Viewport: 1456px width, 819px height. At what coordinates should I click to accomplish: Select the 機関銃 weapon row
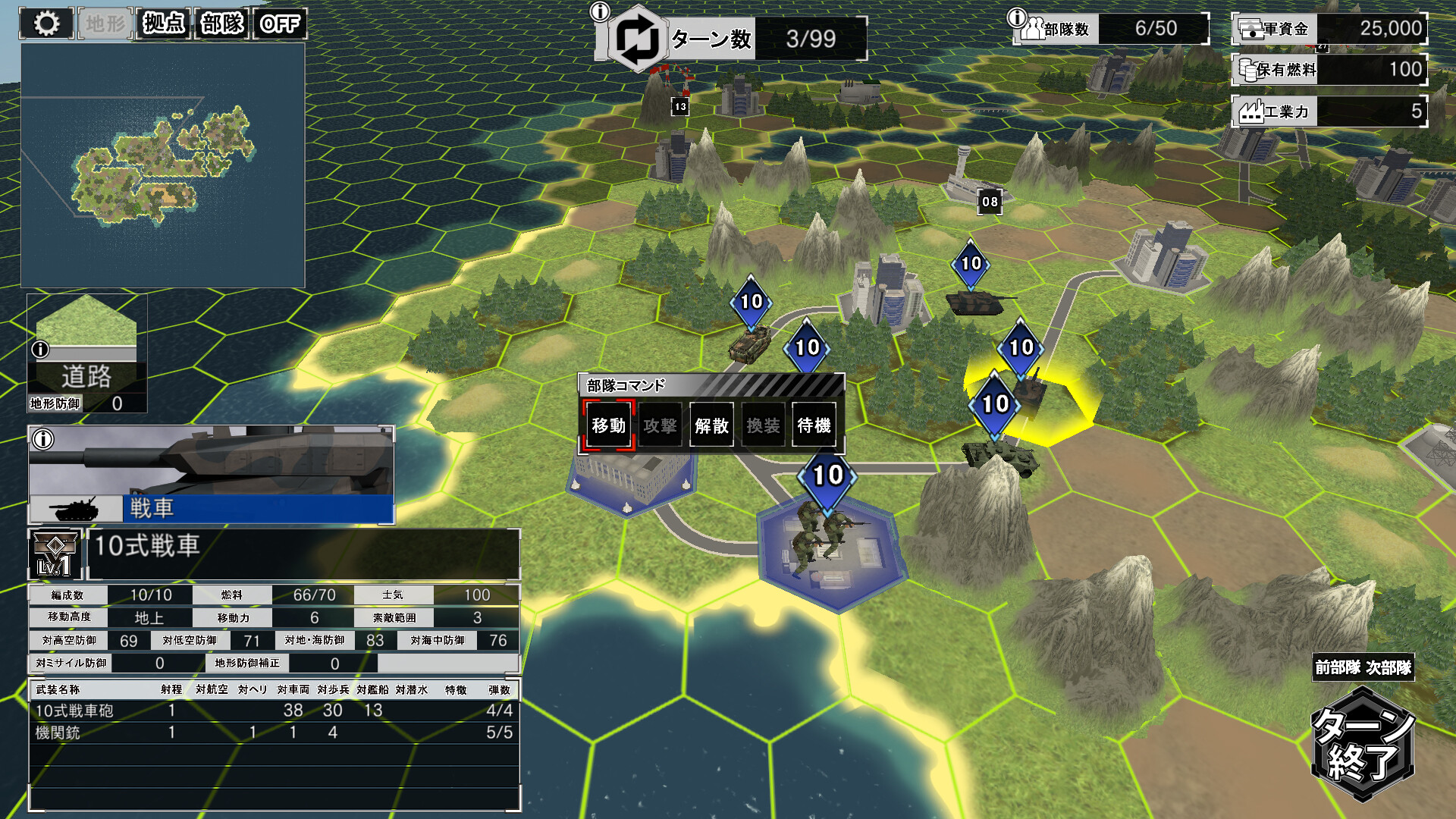(x=273, y=733)
